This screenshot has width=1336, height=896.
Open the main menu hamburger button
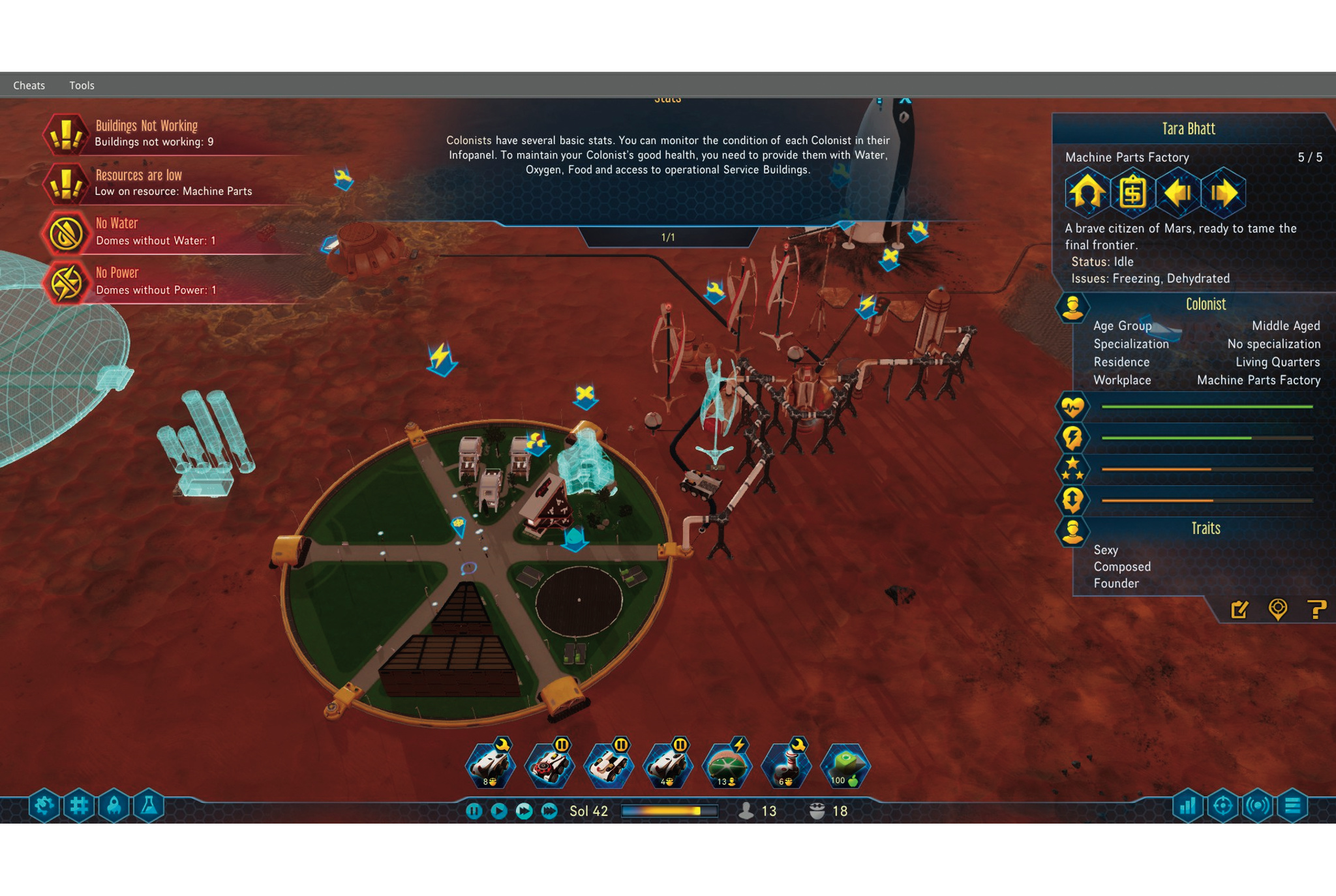pyautogui.click(x=1292, y=807)
